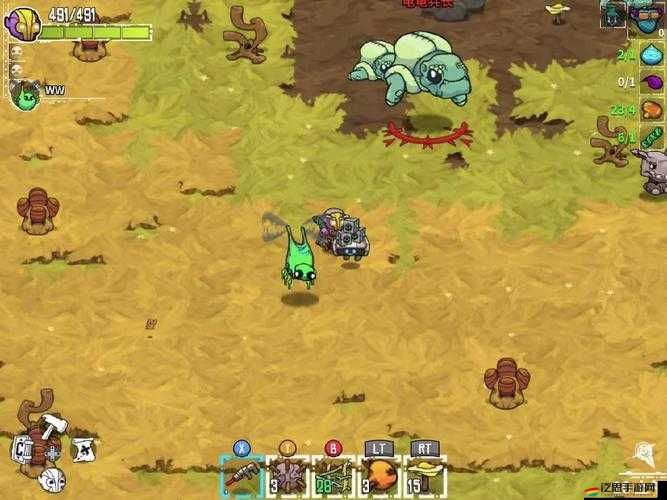Screen dimensions: 667x500
Task: Select the green pet portrait
Action: pyautogui.click(x=24, y=94)
